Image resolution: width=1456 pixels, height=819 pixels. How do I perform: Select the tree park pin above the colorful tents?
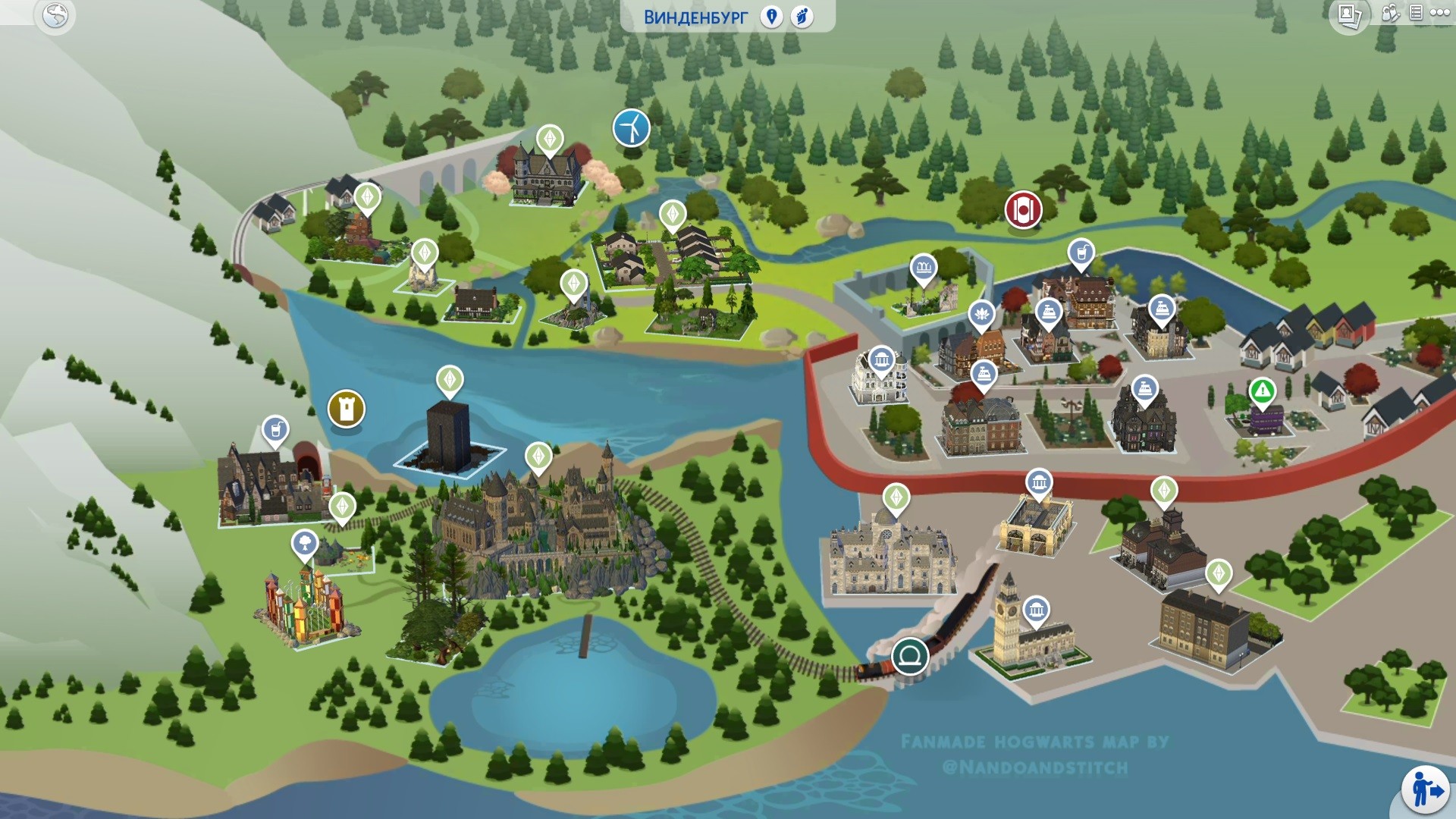tap(305, 543)
